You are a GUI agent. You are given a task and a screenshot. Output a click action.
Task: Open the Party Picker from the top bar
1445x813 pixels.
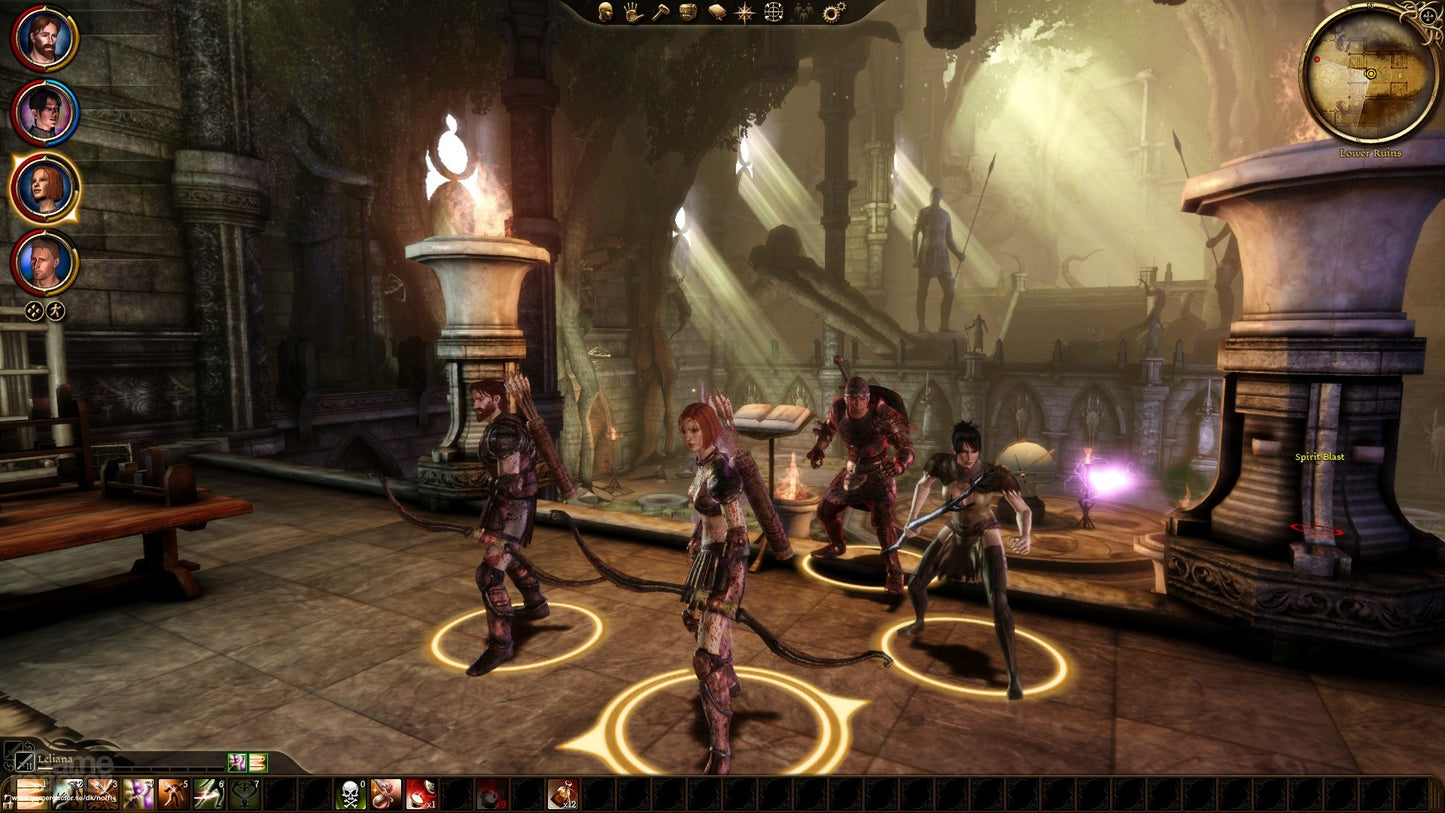[801, 13]
